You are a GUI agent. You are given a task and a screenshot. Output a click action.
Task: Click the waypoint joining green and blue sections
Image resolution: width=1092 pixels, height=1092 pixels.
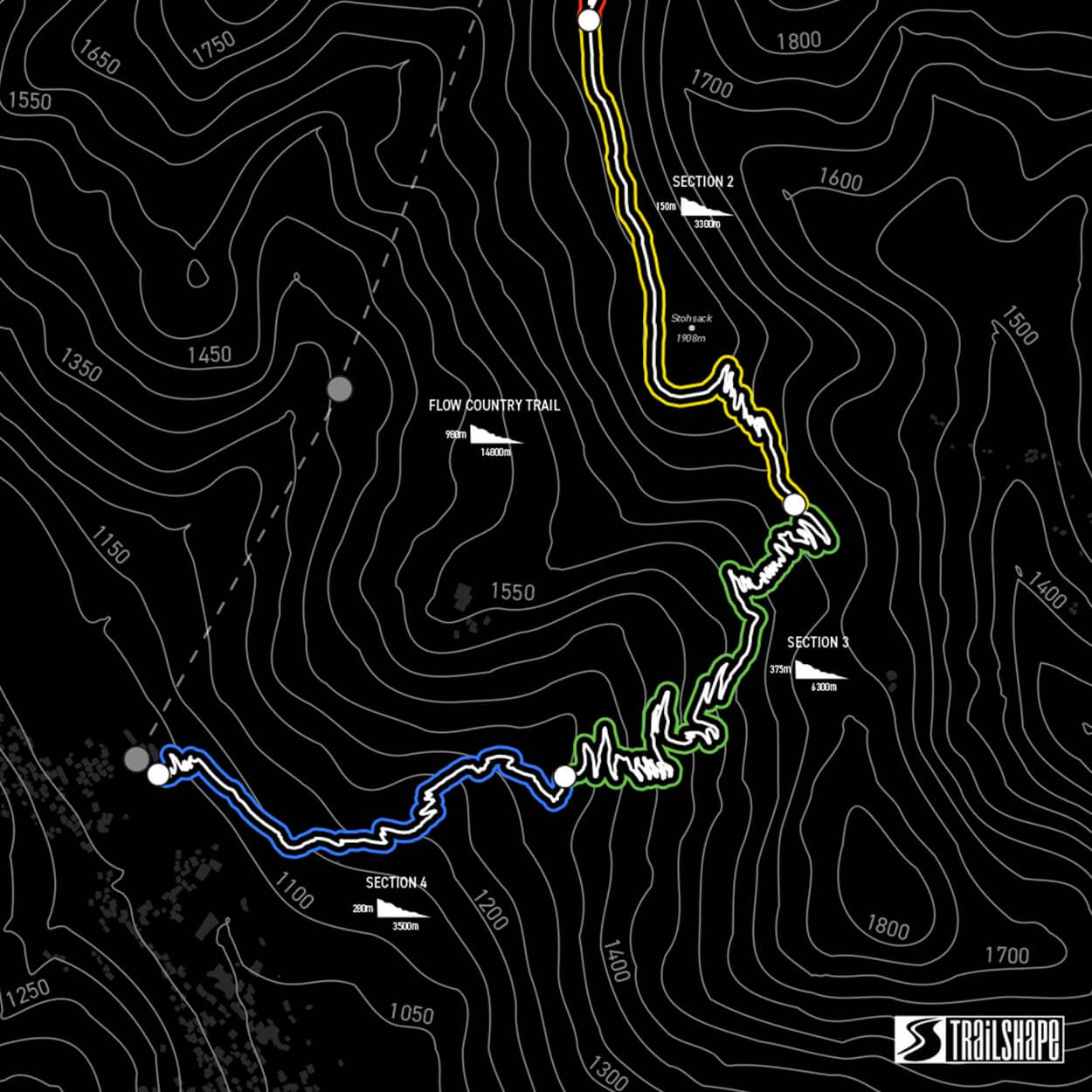[x=564, y=777]
